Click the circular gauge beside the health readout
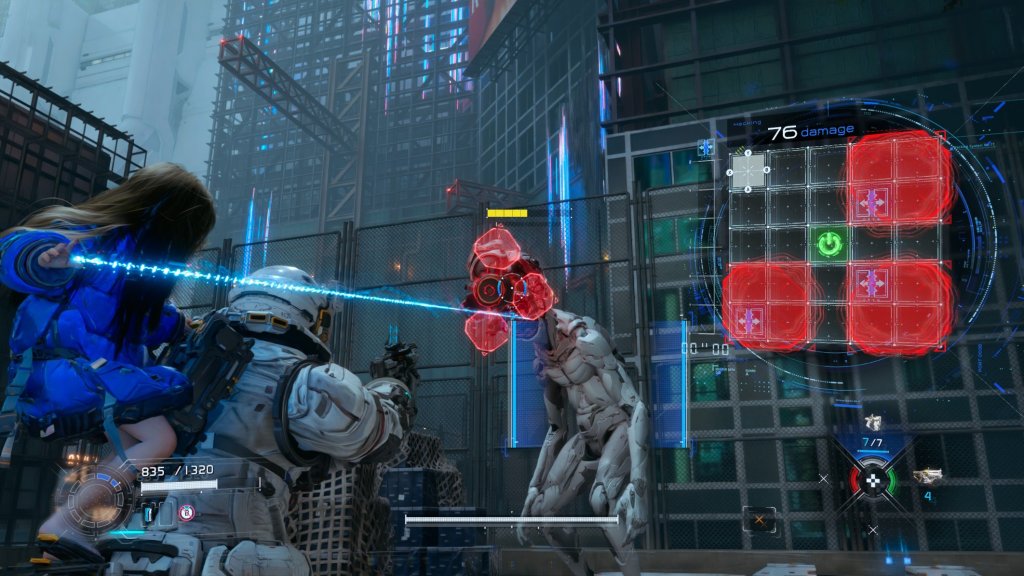 [97, 497]
